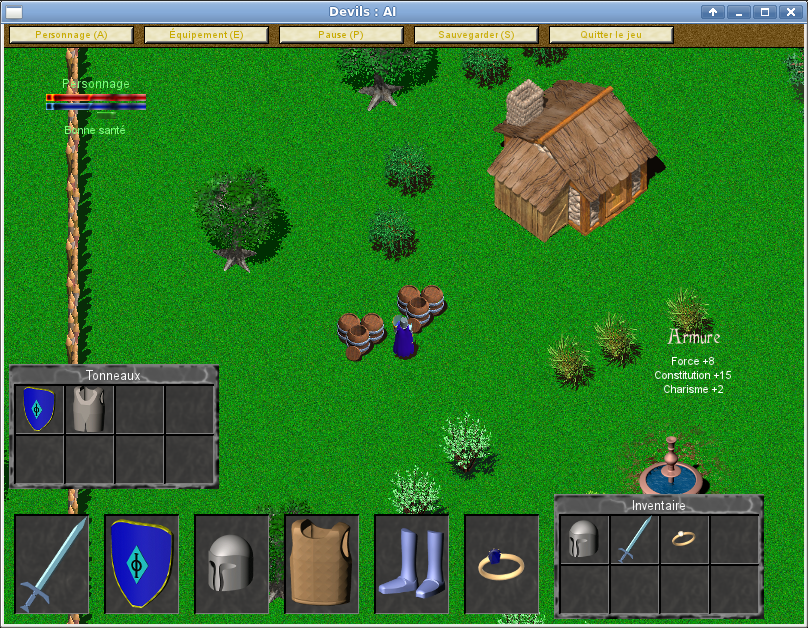808x628 pixels.
Task: Take the blue shield from Tonneaux
Action: click(39, 409)
